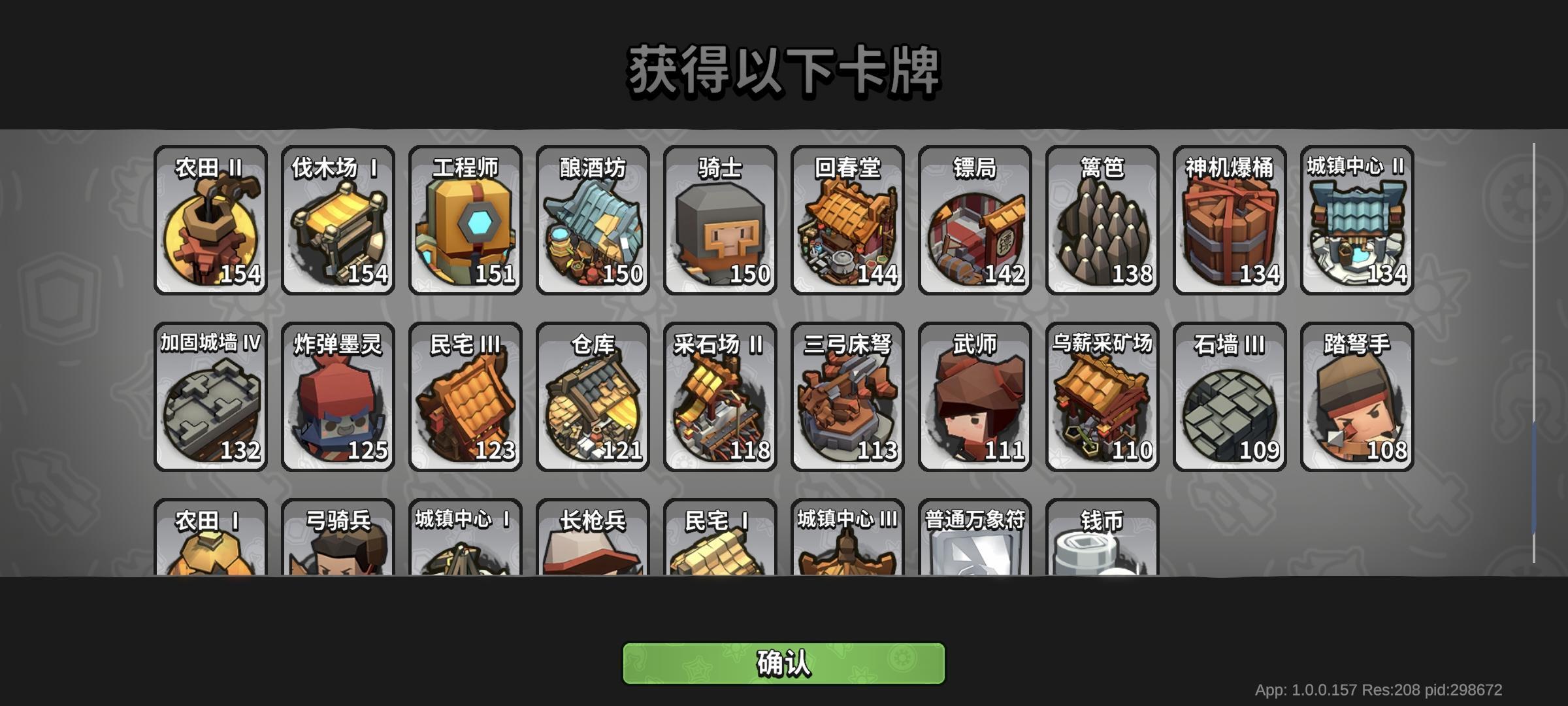1568x706 pixels.
Task: Select the 农田 II card
Action: click(x=210, y=220)
